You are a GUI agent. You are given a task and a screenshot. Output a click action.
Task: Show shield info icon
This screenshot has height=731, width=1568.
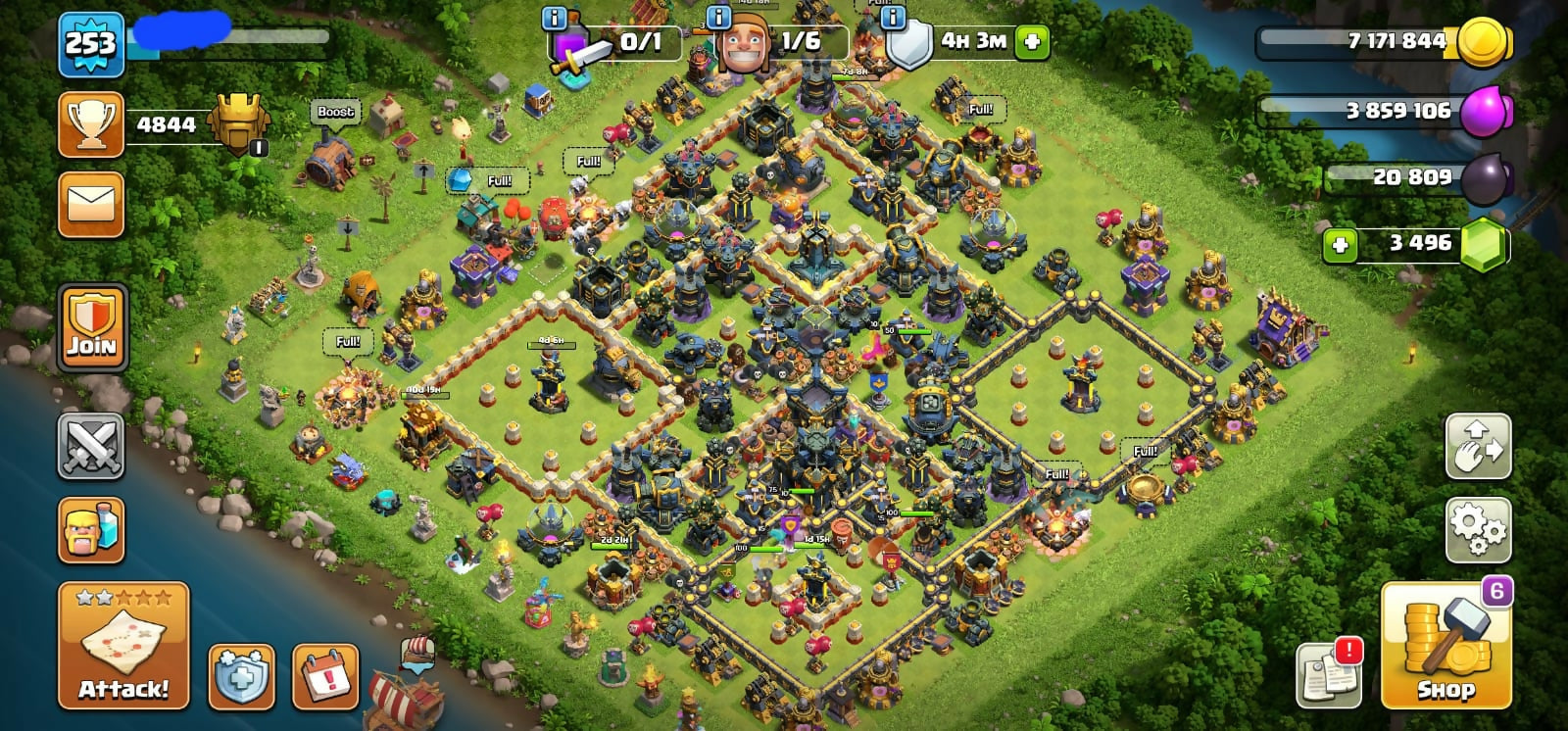tap(893, 18)
